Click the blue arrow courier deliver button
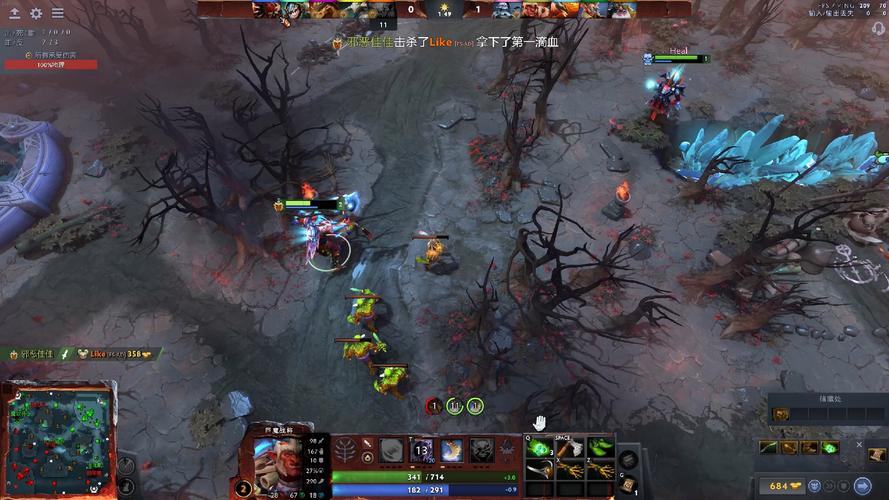889x500 pixels. (x=855, y=486)
